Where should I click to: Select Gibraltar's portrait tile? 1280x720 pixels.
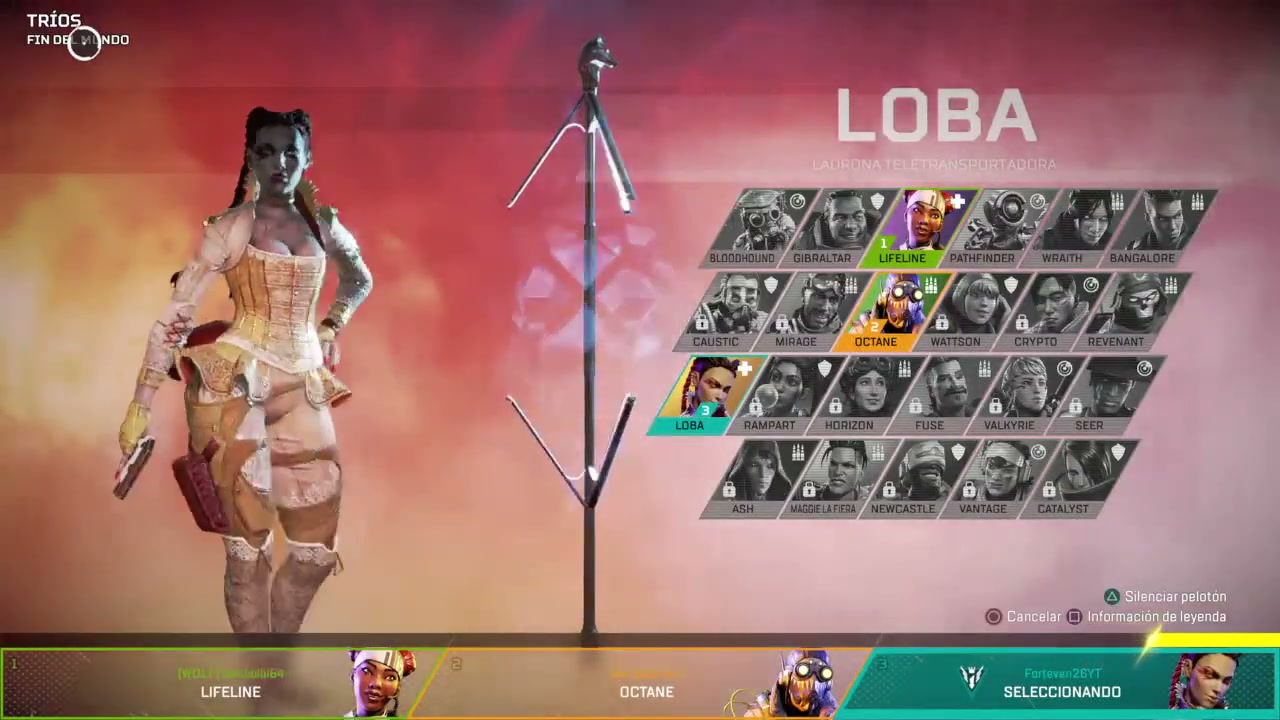pos(822,222)
